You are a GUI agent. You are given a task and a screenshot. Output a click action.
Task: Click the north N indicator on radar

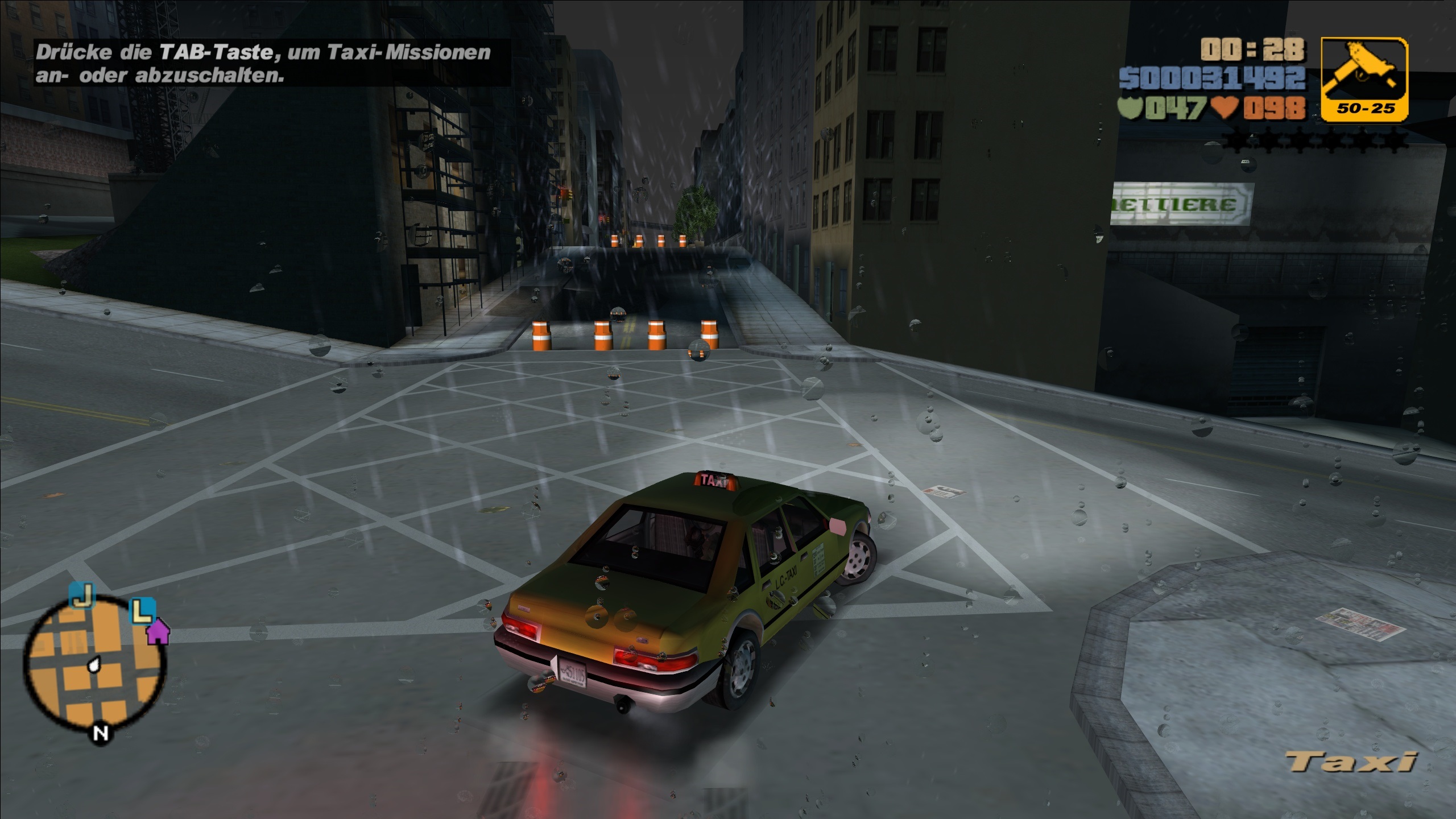[x=101, y=733]
